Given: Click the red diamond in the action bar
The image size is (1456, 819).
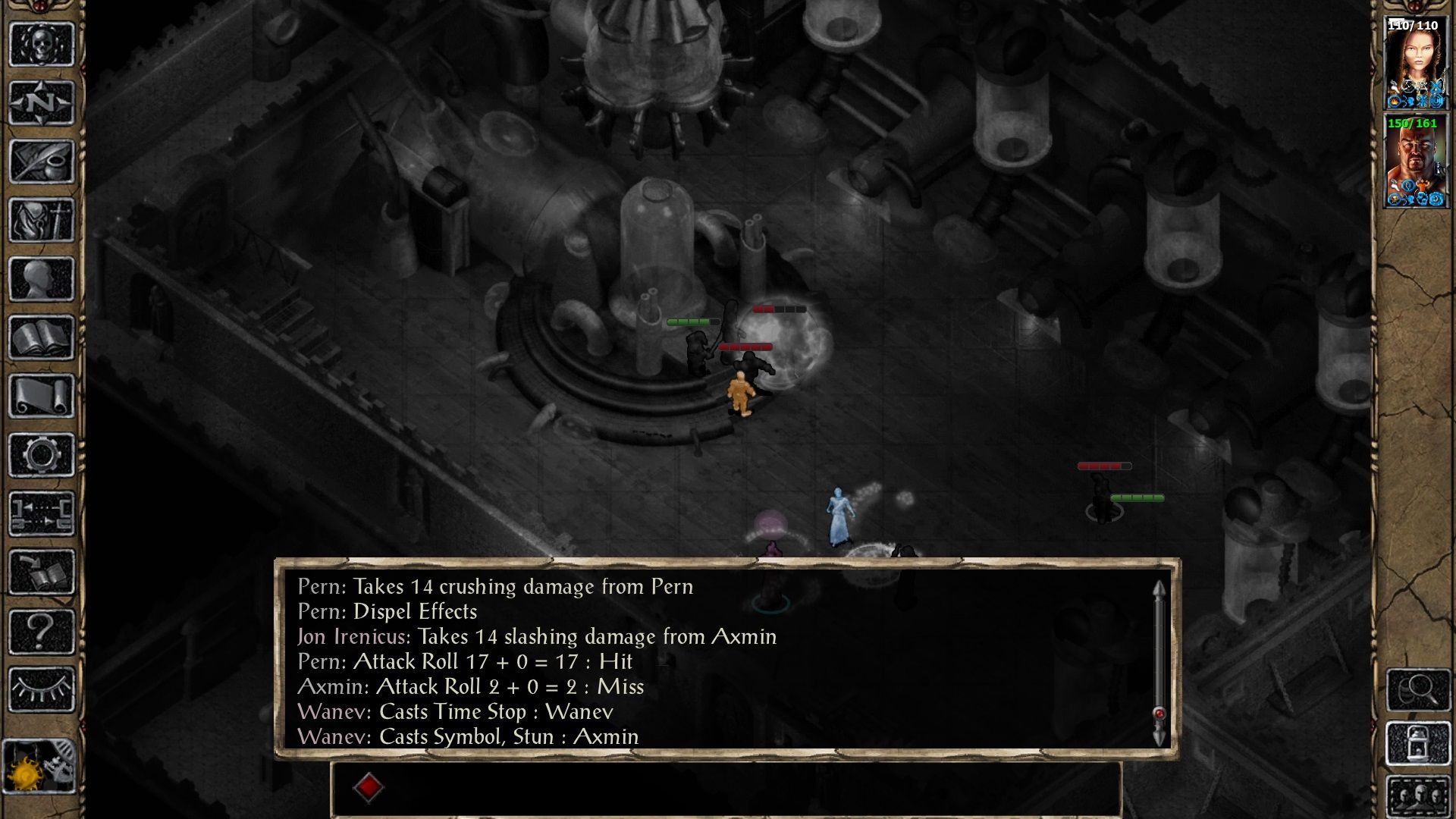Looking at the screenshot, I should [369, 787].
